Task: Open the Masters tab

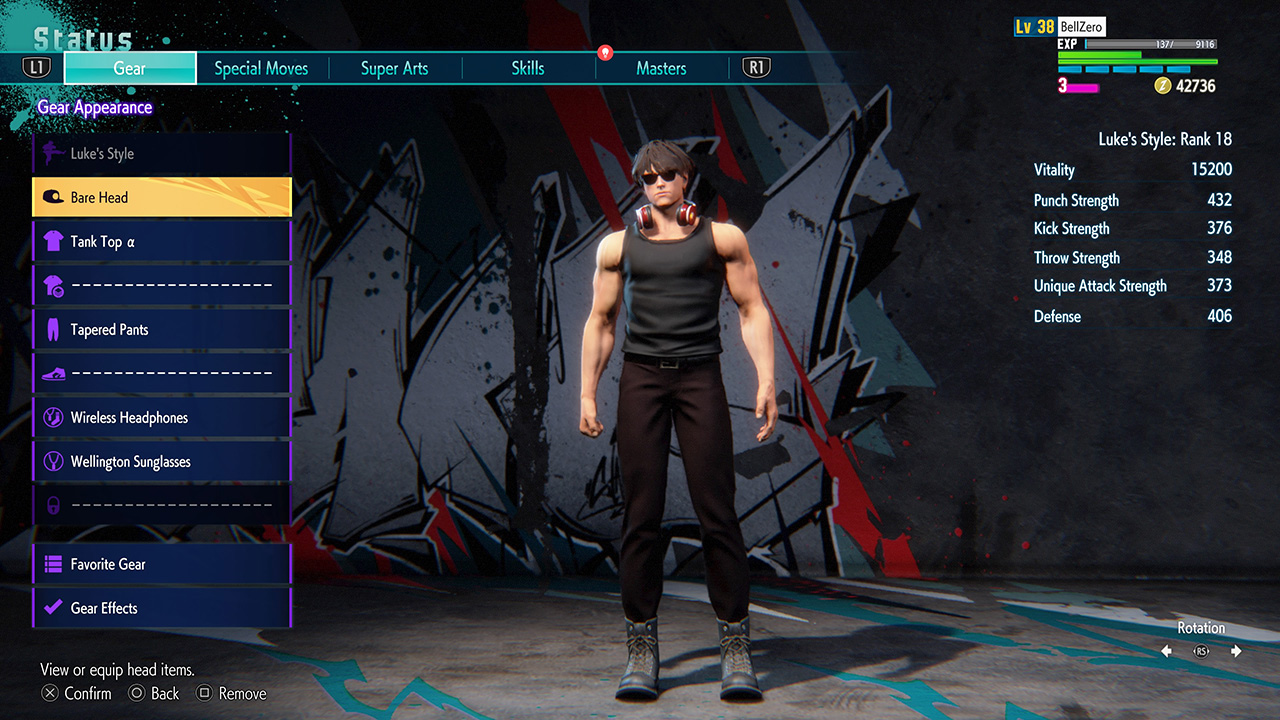Action: click(661, 68)
